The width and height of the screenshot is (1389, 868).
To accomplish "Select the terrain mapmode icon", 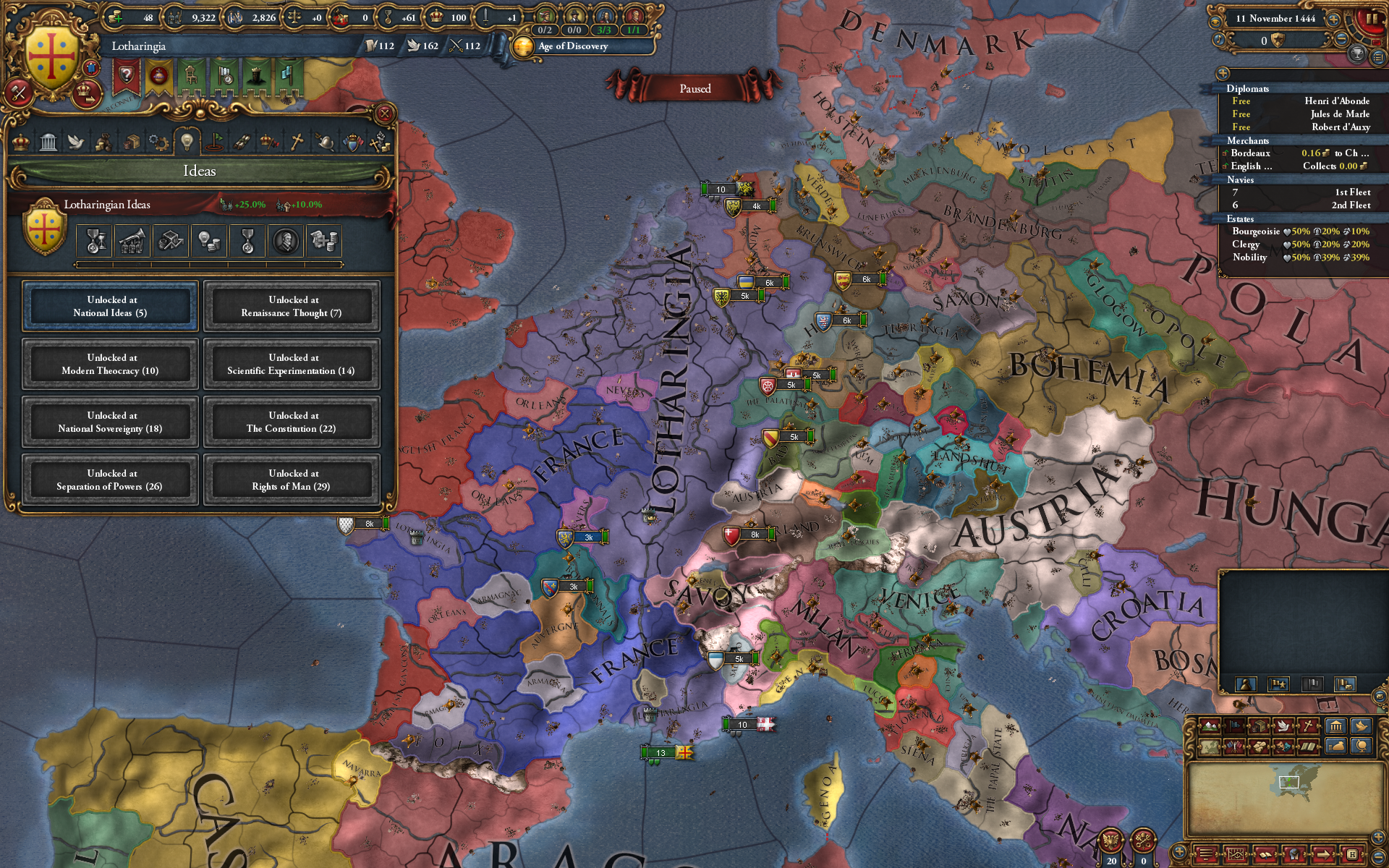I will pyautogui.click(x=1210, y=726).
